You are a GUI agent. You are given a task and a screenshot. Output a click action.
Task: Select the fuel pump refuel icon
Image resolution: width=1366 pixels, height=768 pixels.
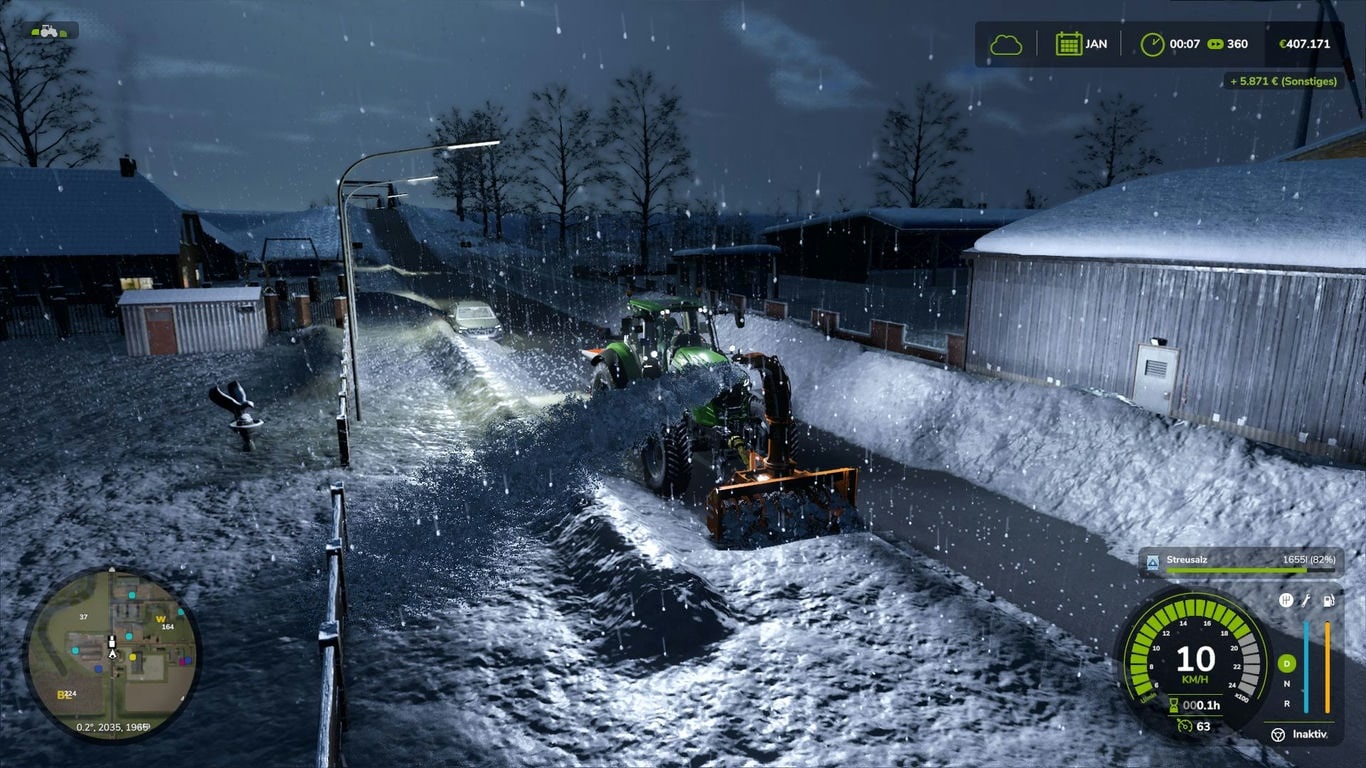point(1329,602)
